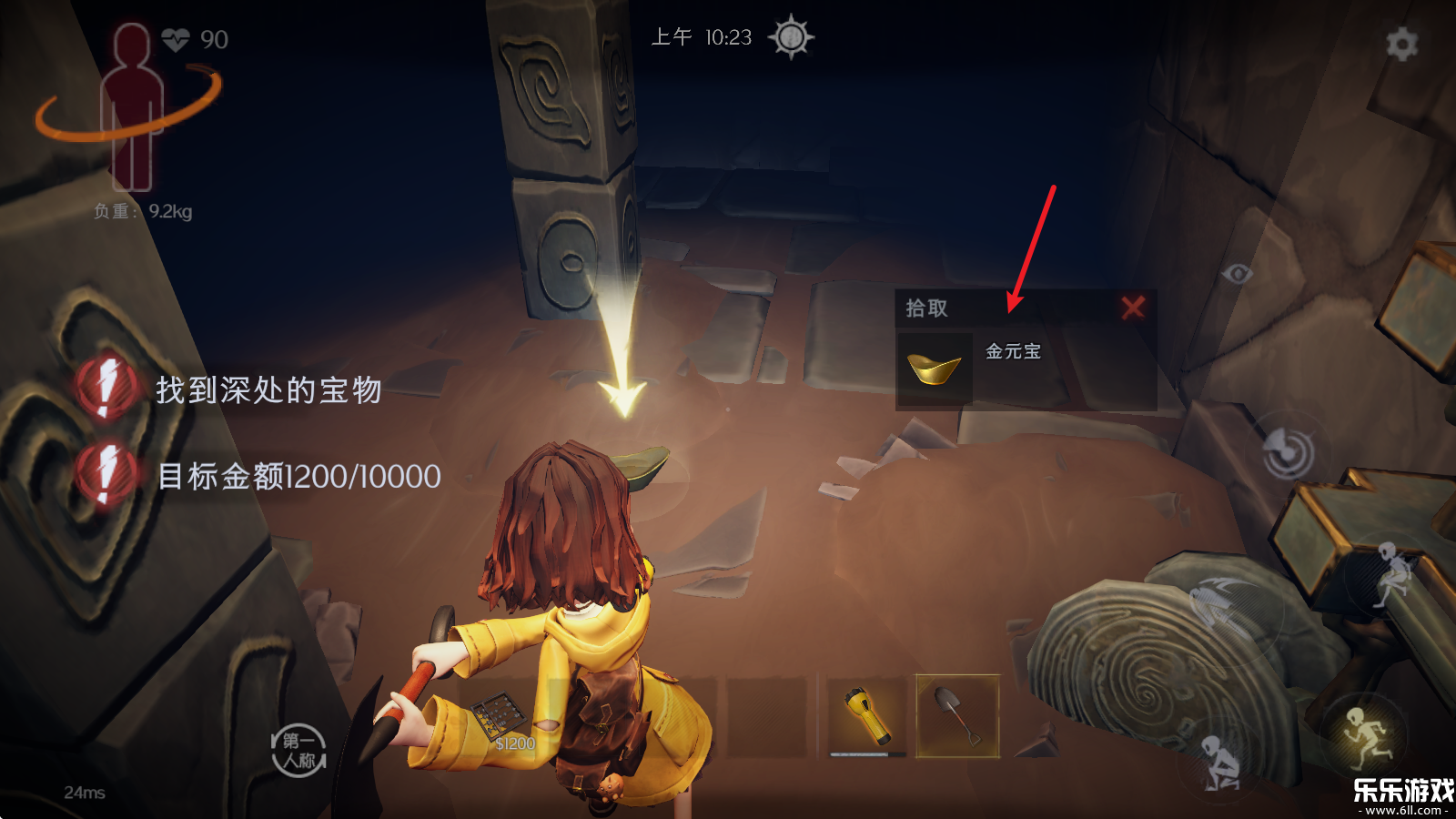Open the 找到深处的宝物 objective
Viewport: 1456px width, 819px height.
click(x=268, y=390)
